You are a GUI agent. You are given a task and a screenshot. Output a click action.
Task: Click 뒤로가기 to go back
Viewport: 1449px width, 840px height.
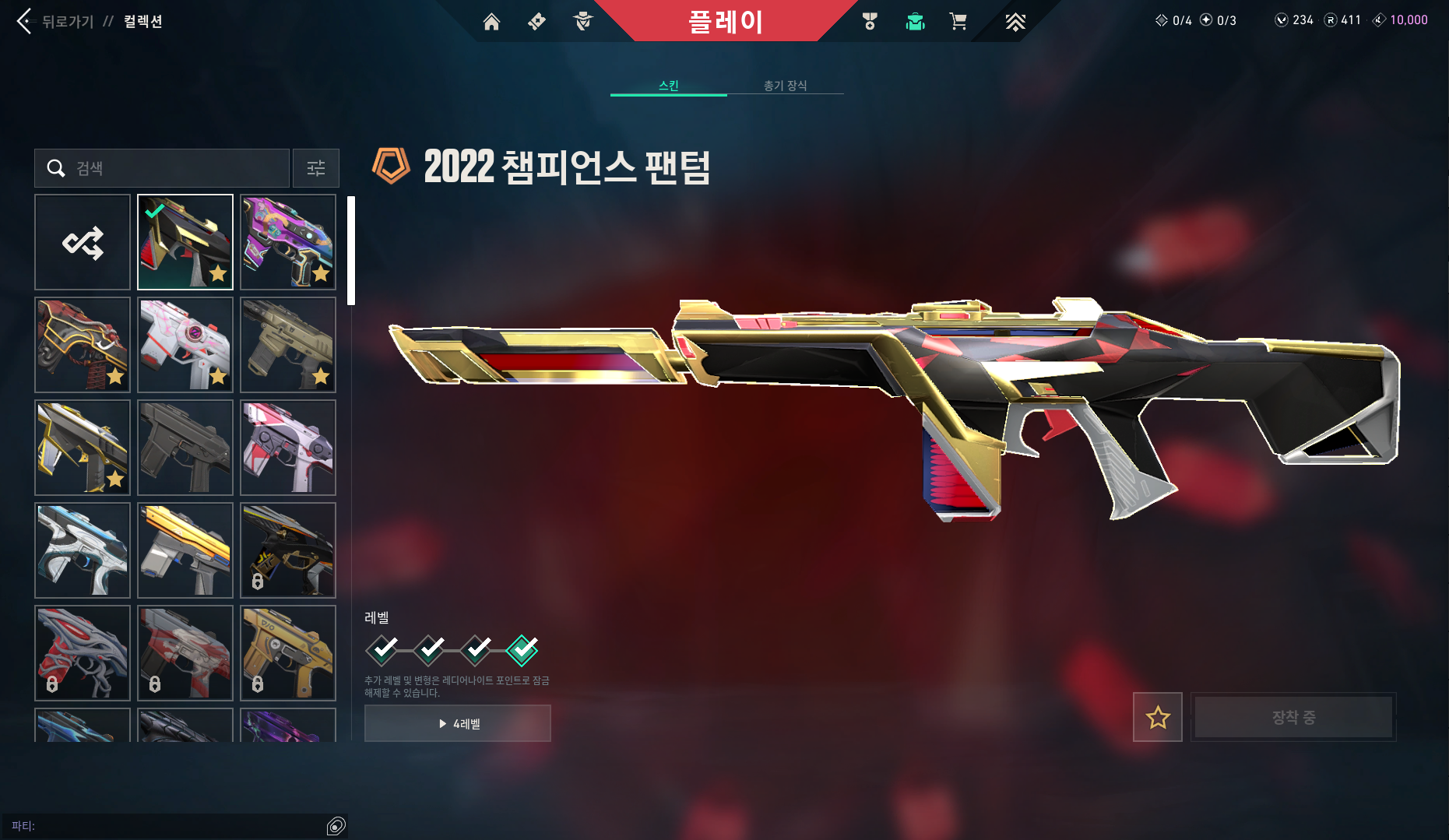click(58, 21)
